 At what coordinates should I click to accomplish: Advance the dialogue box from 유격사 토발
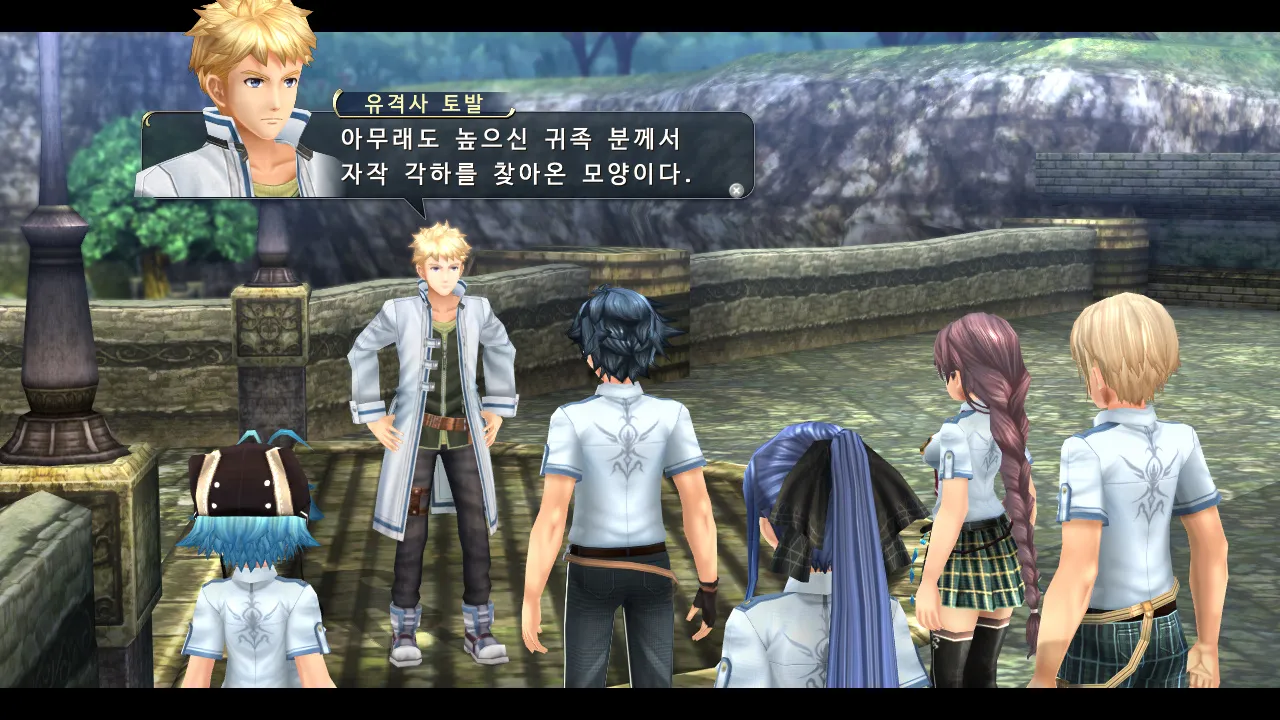(736, 190)
